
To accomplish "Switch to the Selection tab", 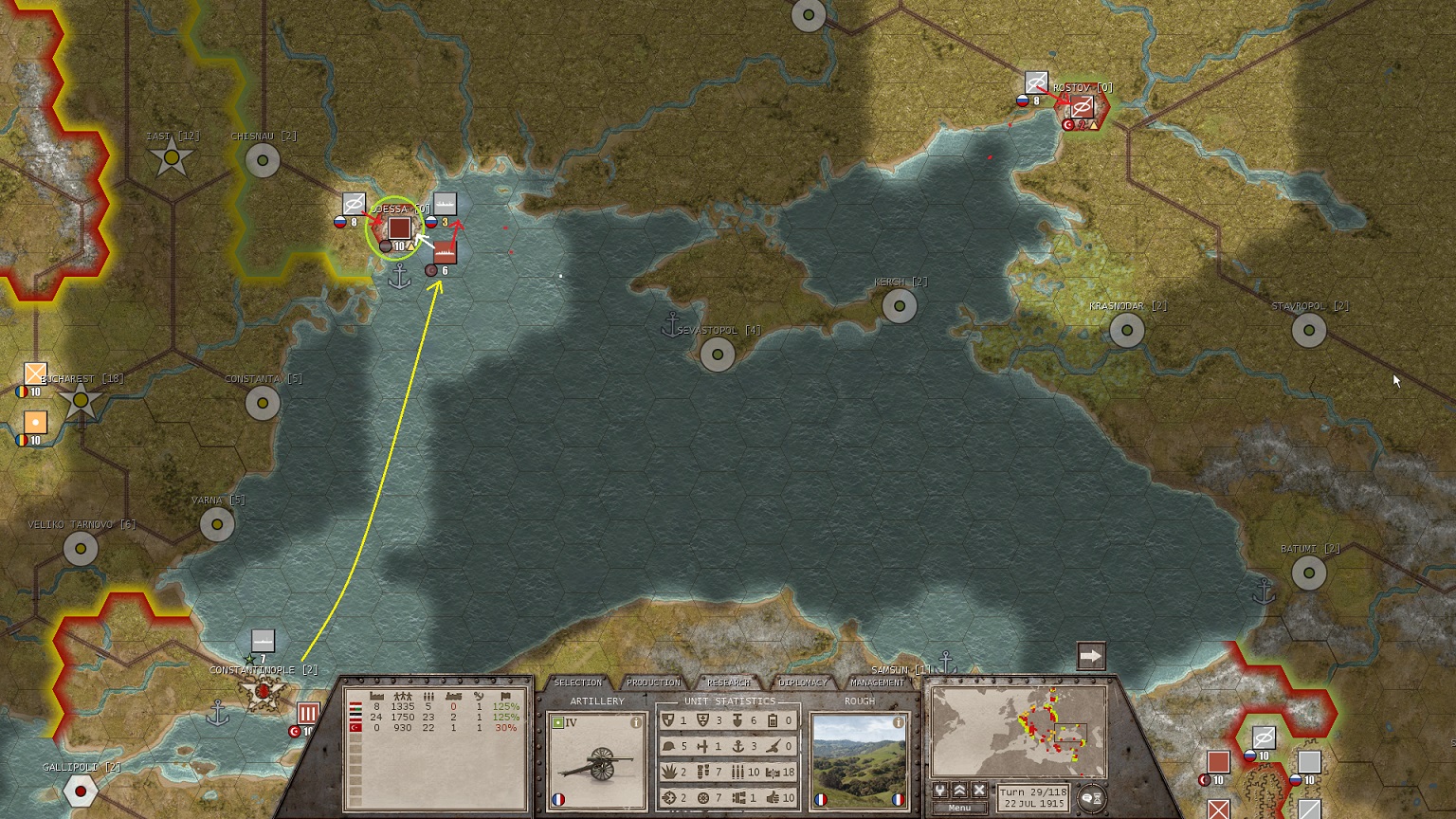I will coord(577,682).
